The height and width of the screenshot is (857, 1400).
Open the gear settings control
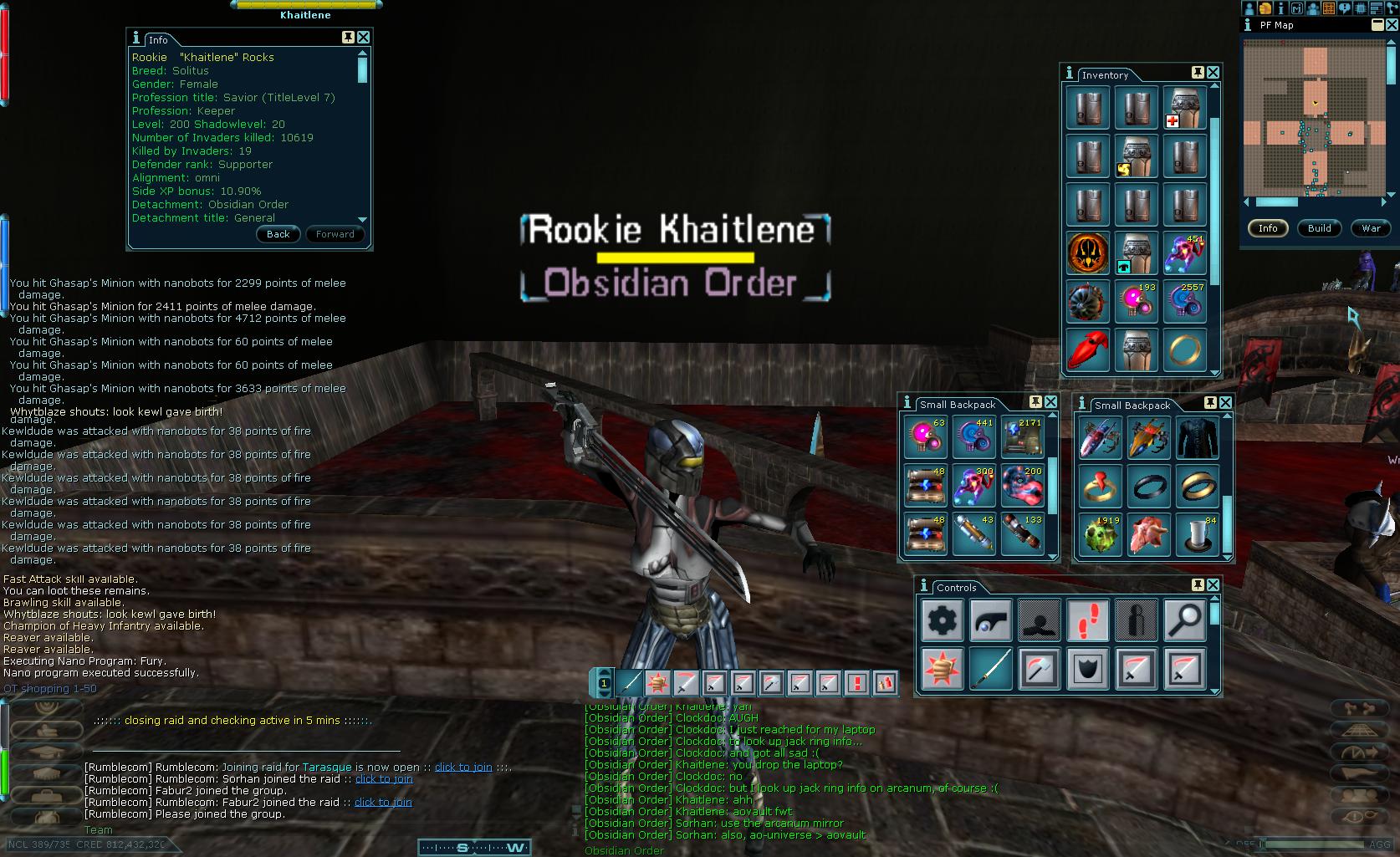(943, 620)
